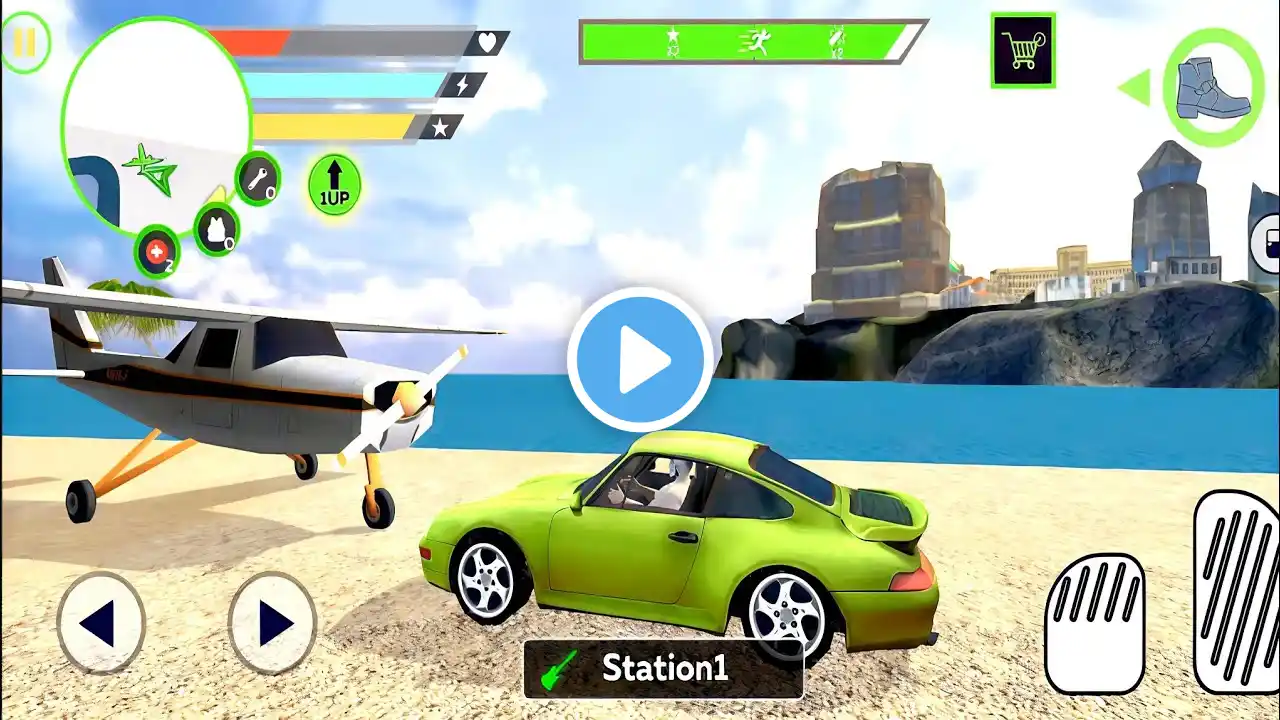The width and height of the screenshot is (1280, 720).
Task: Tap the partial vehicle icon at the screen edge
Action: (1265, 240)
